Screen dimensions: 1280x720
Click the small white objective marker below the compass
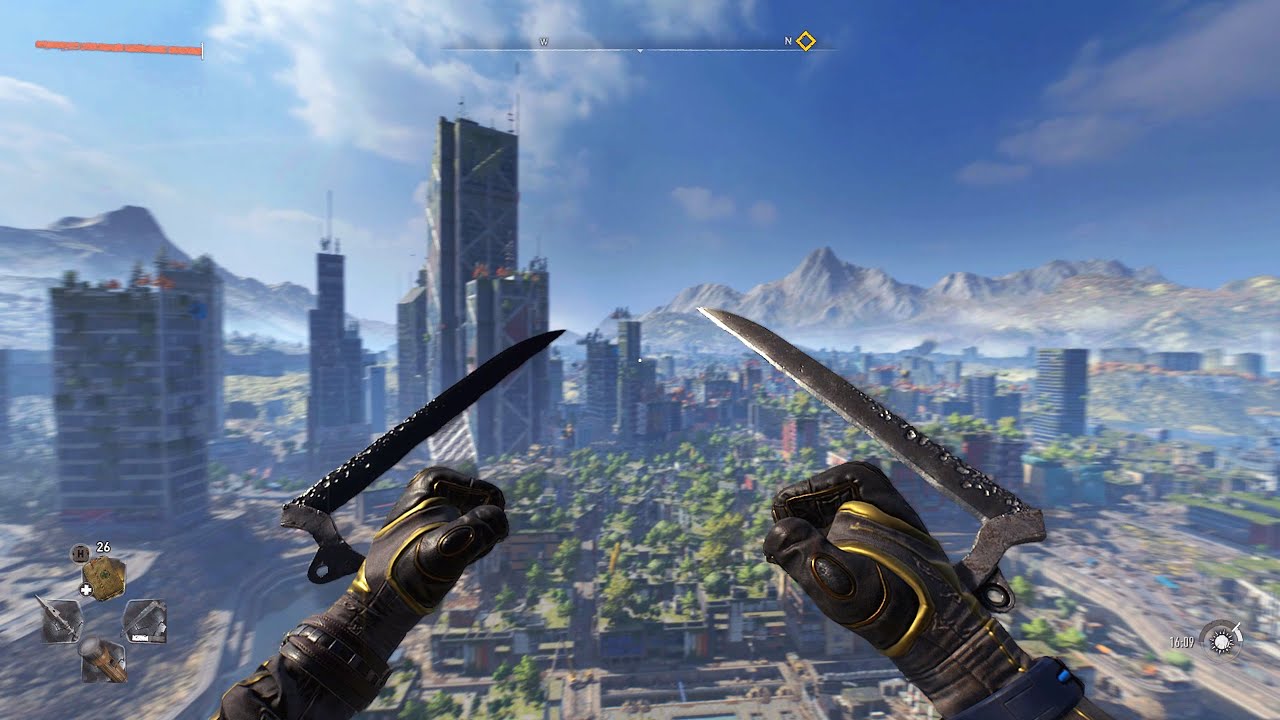[640, 51]
